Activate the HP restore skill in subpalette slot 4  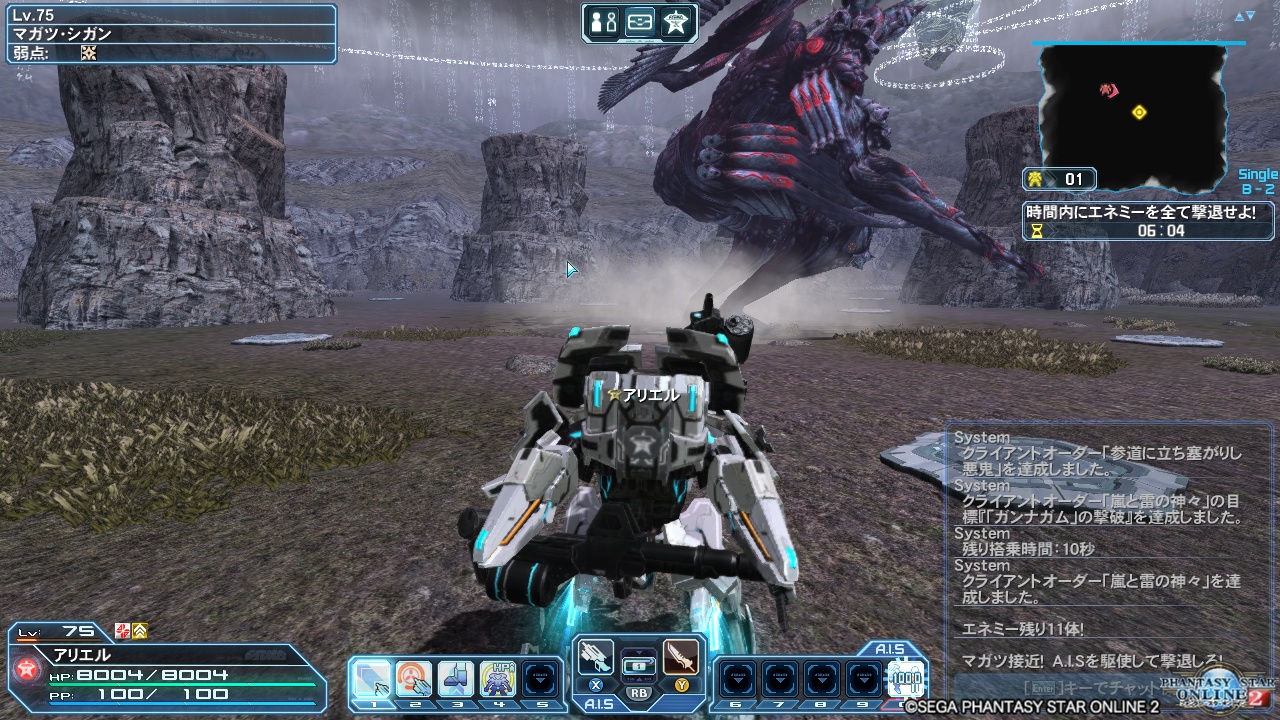498,676
